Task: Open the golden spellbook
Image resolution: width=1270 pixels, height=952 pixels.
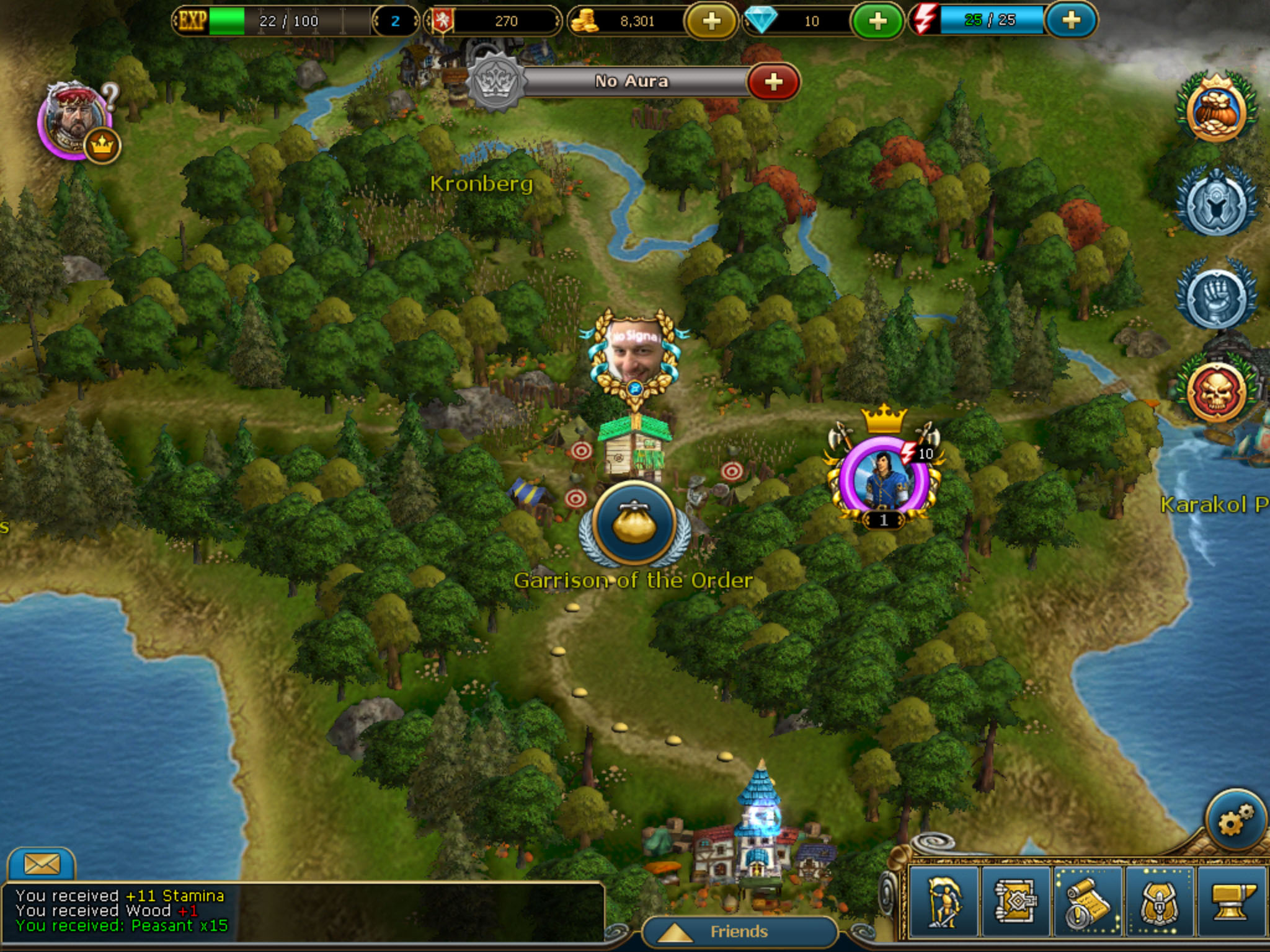Action: pyautogui.click(x=1015, y=902)
